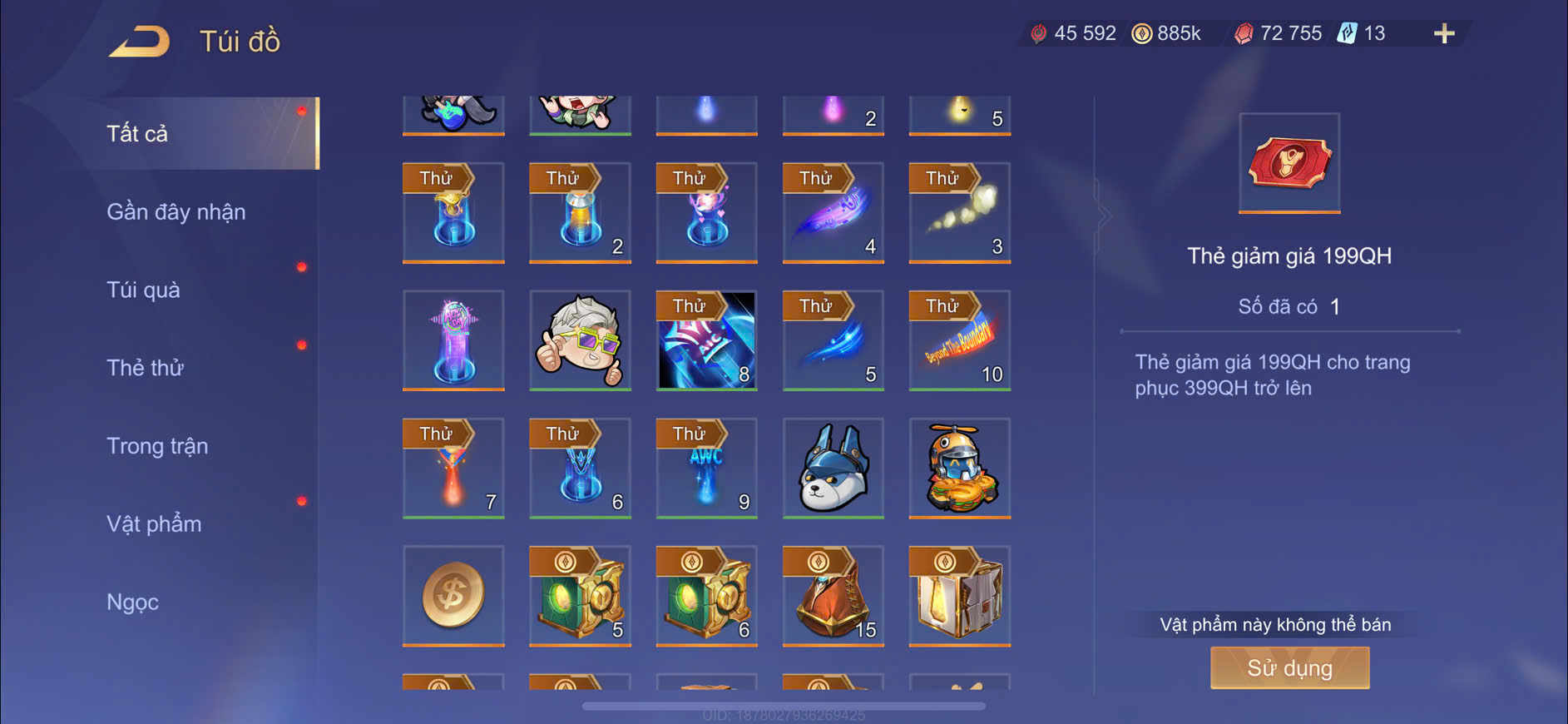This screenshot has width=1568, height=724.
Task: Show the Thẻ thử category
Action: point(145,368)
